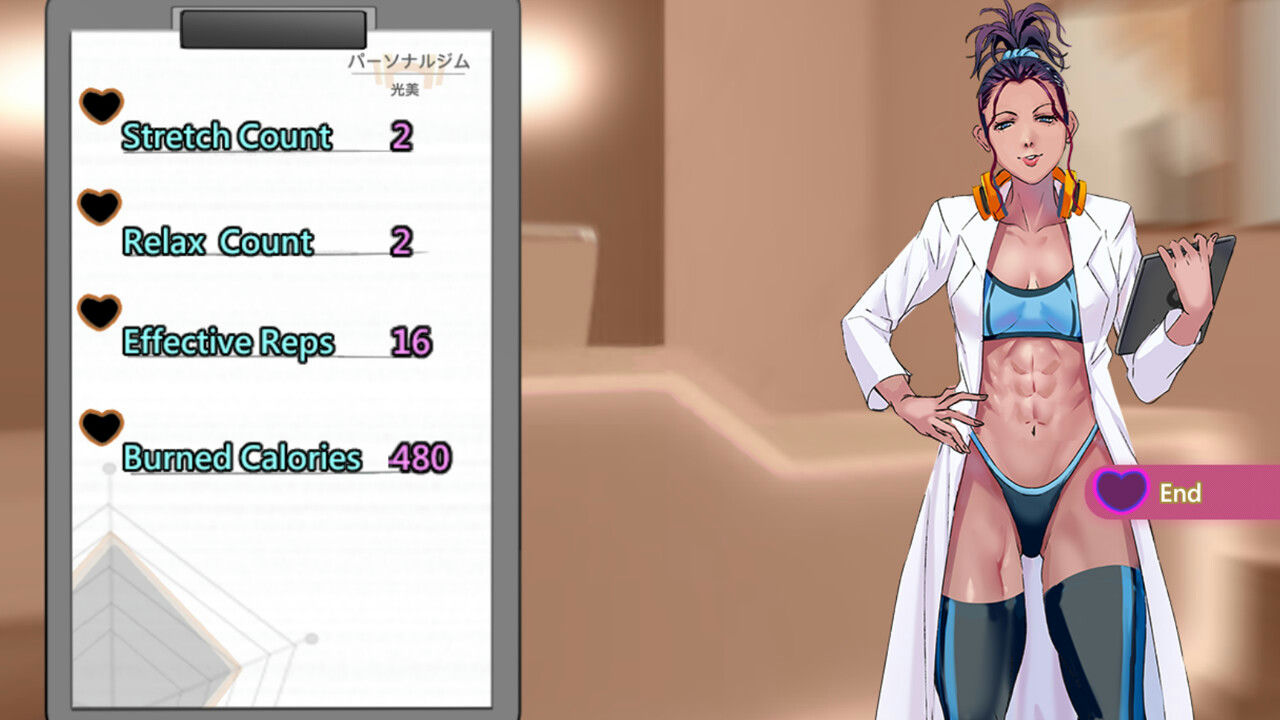Expand the Effective Reps stat row
Image resolution: width=1280 pixels, height=720 pixels.
tap(227, 341)
